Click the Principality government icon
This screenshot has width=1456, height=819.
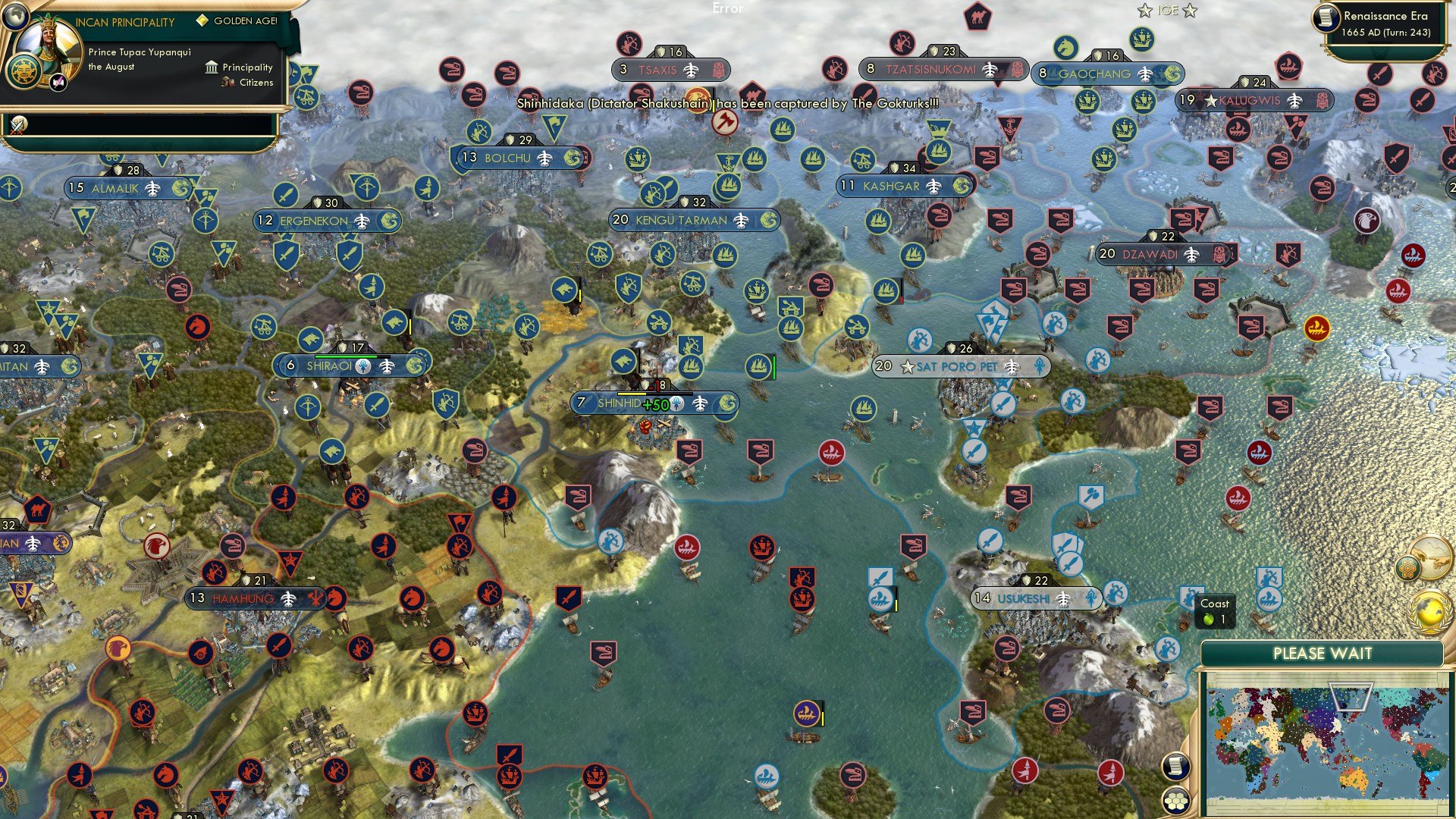point(210,67)
